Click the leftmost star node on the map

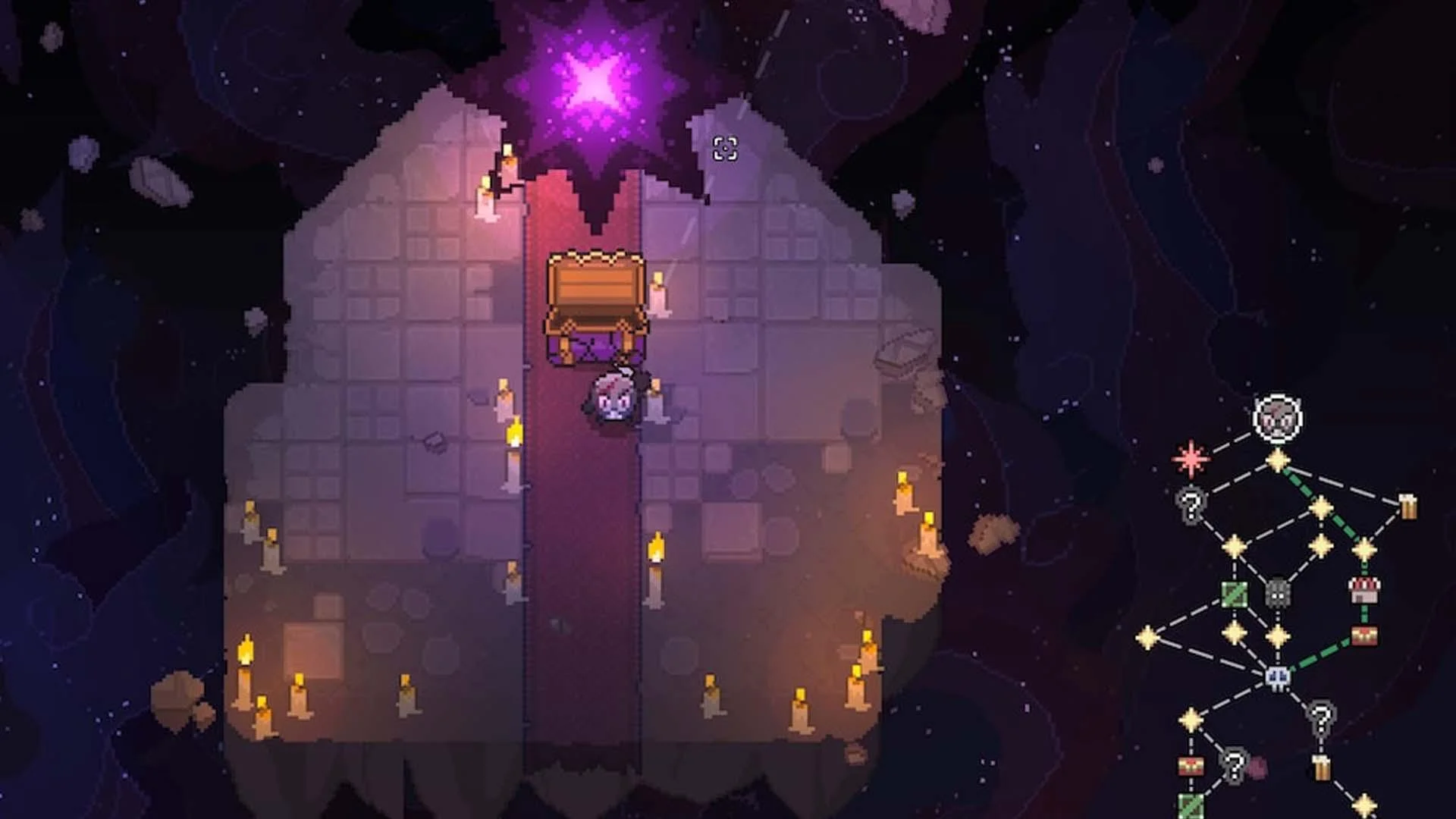(x=1148, y=637)
